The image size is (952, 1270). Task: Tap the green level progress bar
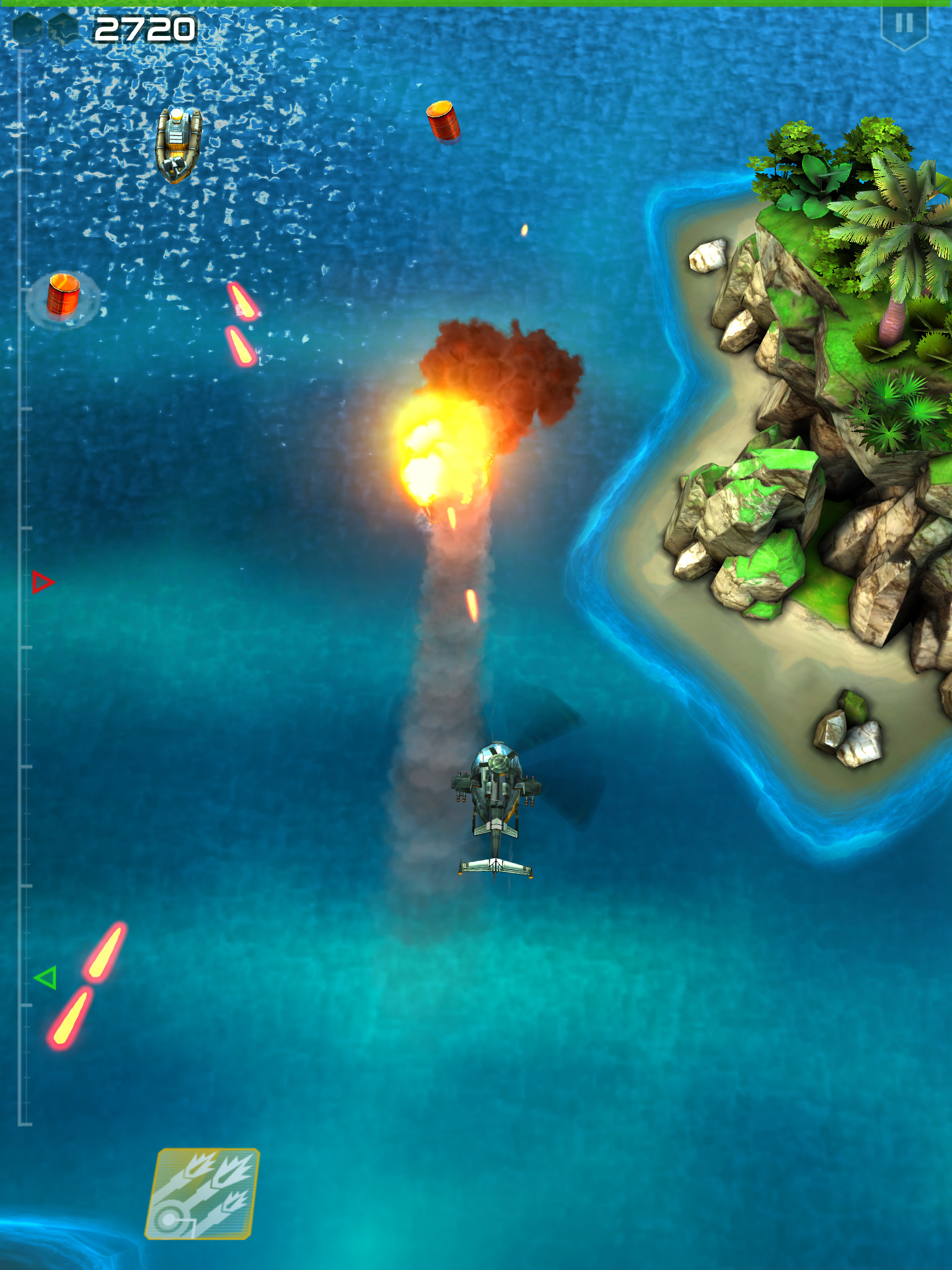476,4
